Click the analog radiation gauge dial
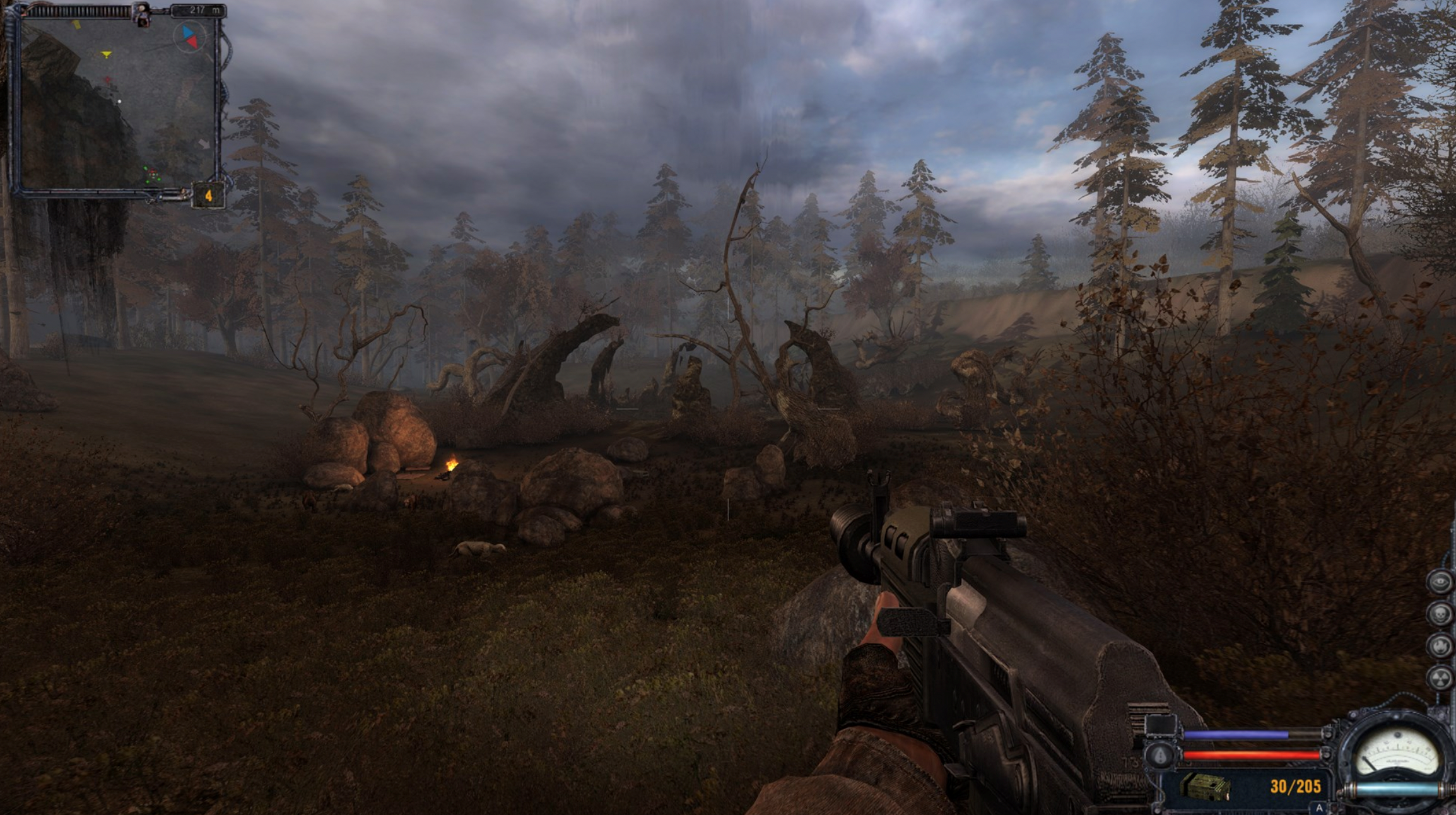The height and width of the screenshot is (815, 1456). coord(1397,754)
